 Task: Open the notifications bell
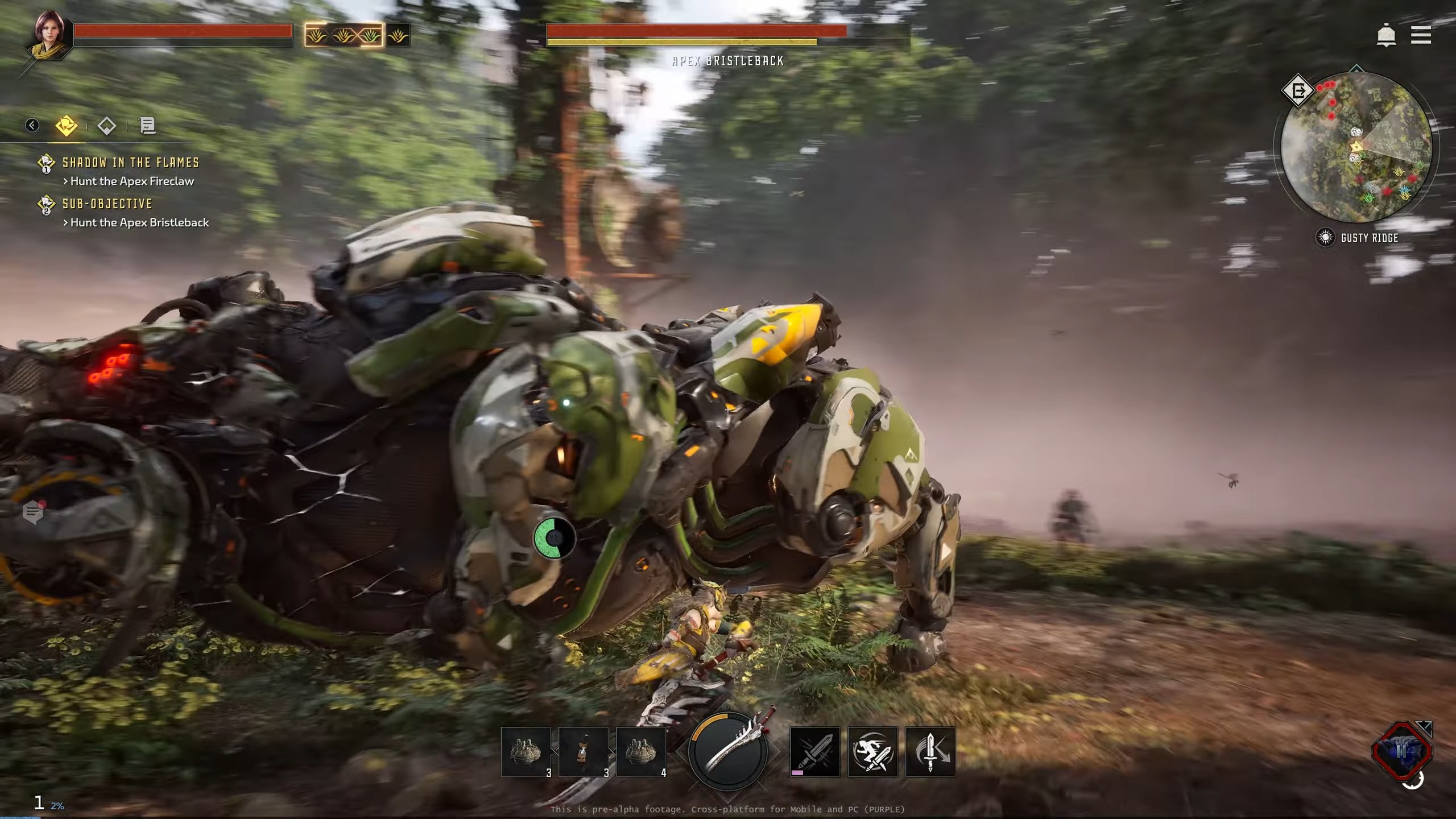click(1386, 36)
